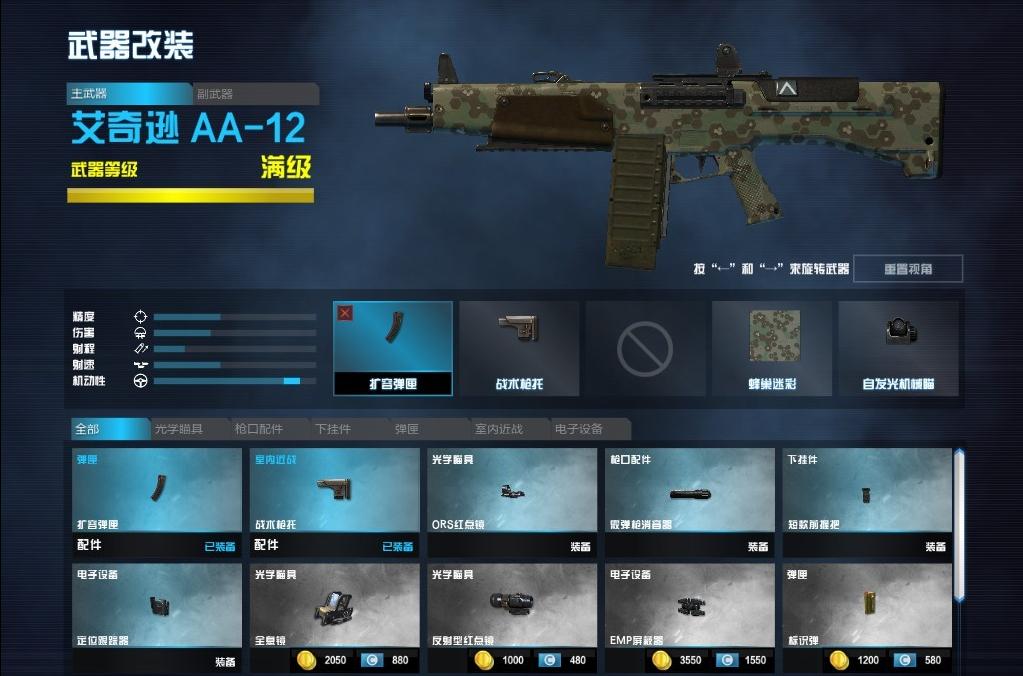Equip the ORS红点镜 red dot sight

coord(579,547)
